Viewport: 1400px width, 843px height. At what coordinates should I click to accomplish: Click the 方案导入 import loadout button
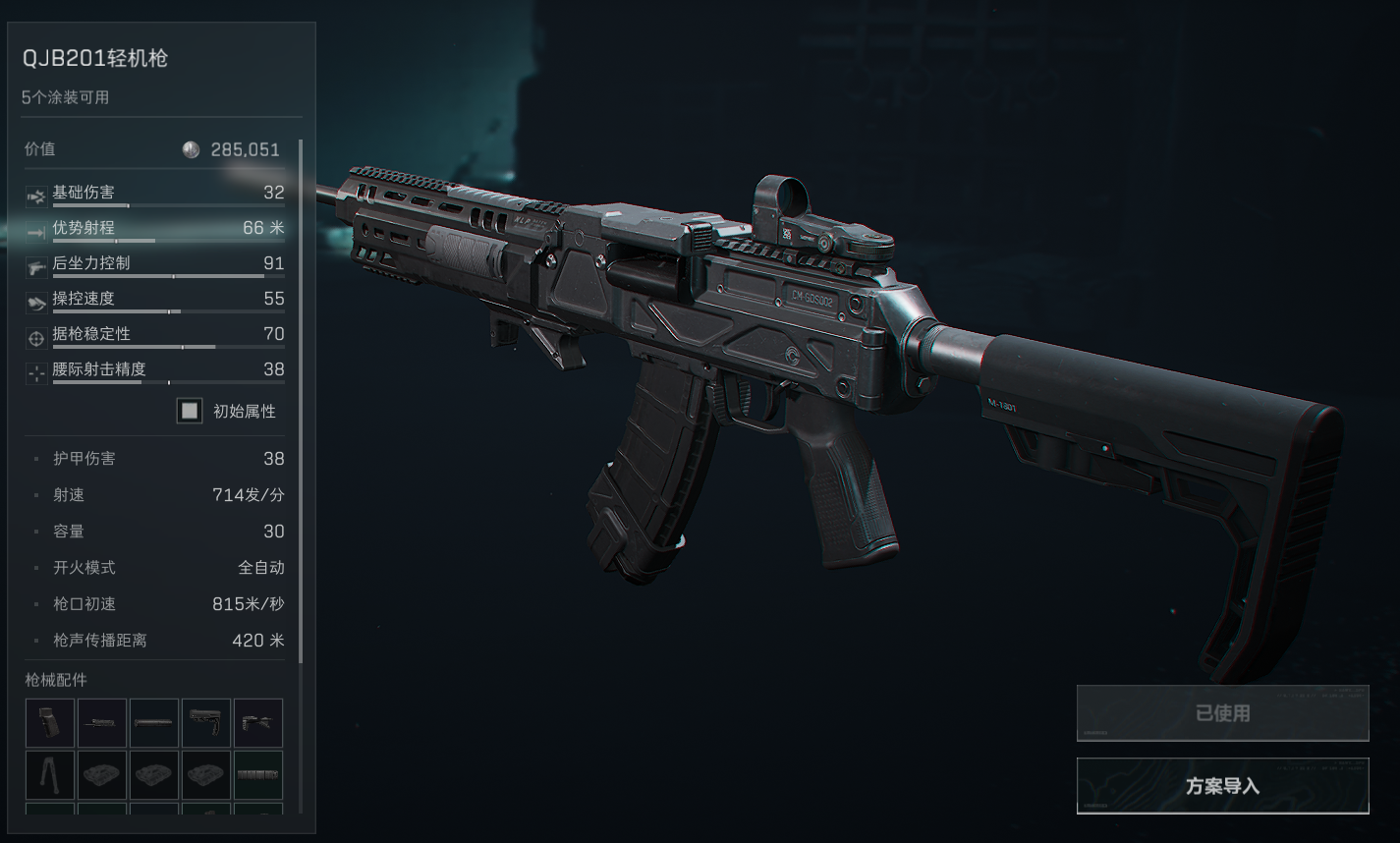(x=1222, y=786)
